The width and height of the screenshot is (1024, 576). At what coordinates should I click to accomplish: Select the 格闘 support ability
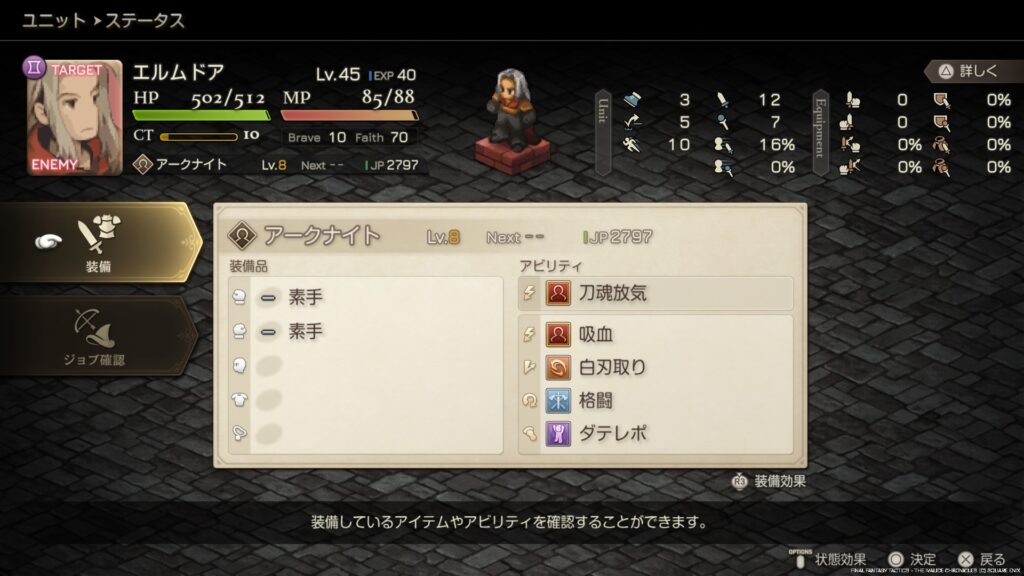point(655,400)
